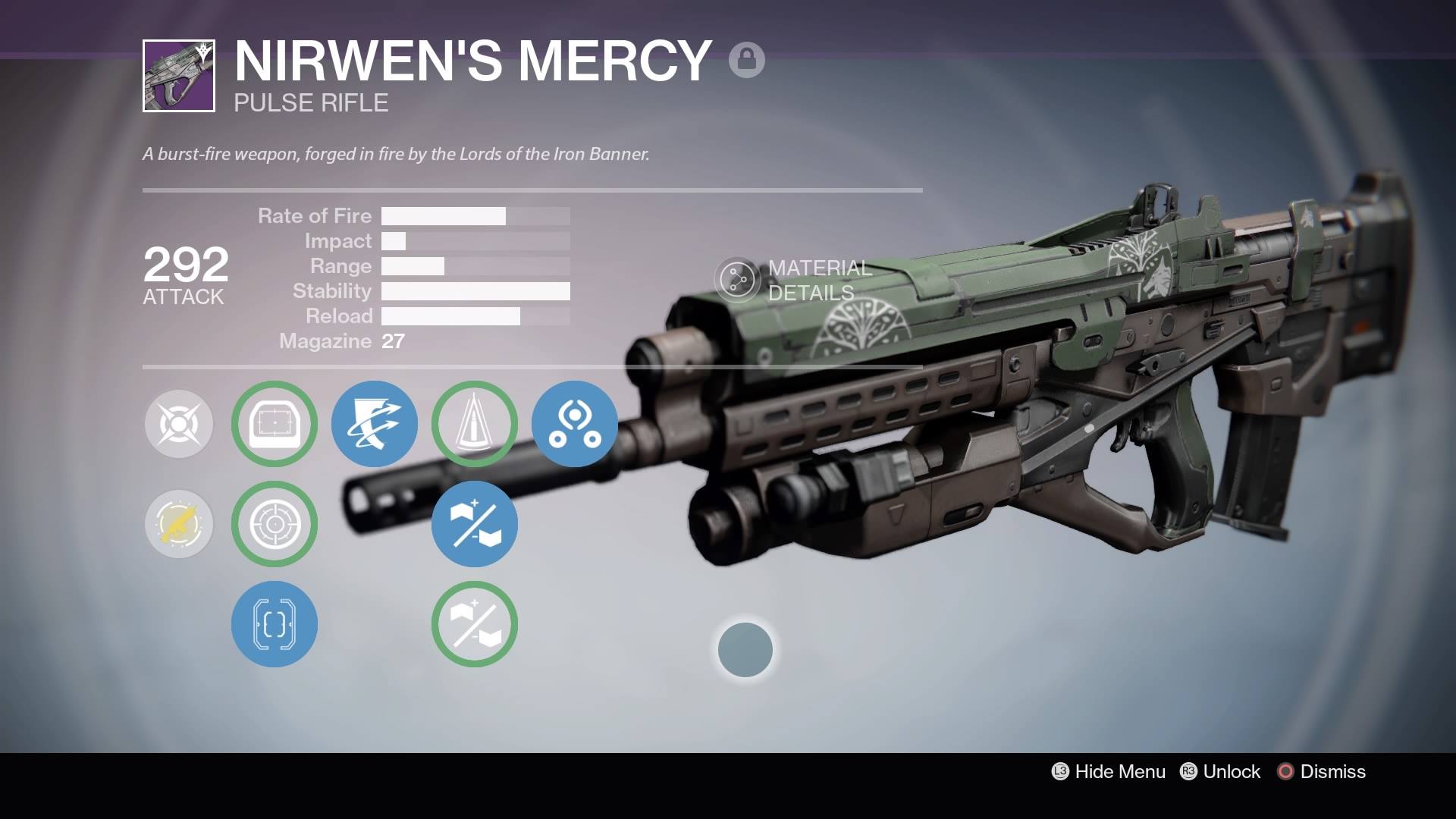Screen dimensions: 1456x819
Task: Activate the blue swirling arrows perk
Action: 375,424
